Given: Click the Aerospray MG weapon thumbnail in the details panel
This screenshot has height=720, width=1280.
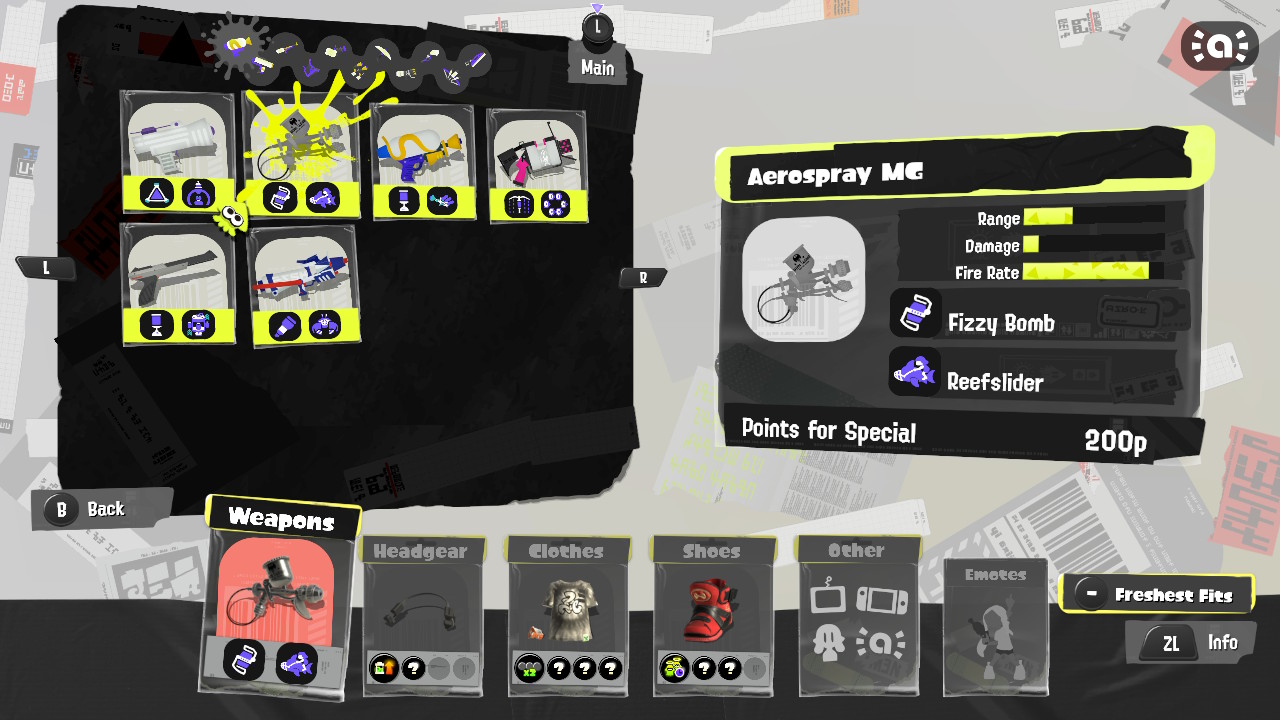Looking at the screenshot, I should point(805,280).
